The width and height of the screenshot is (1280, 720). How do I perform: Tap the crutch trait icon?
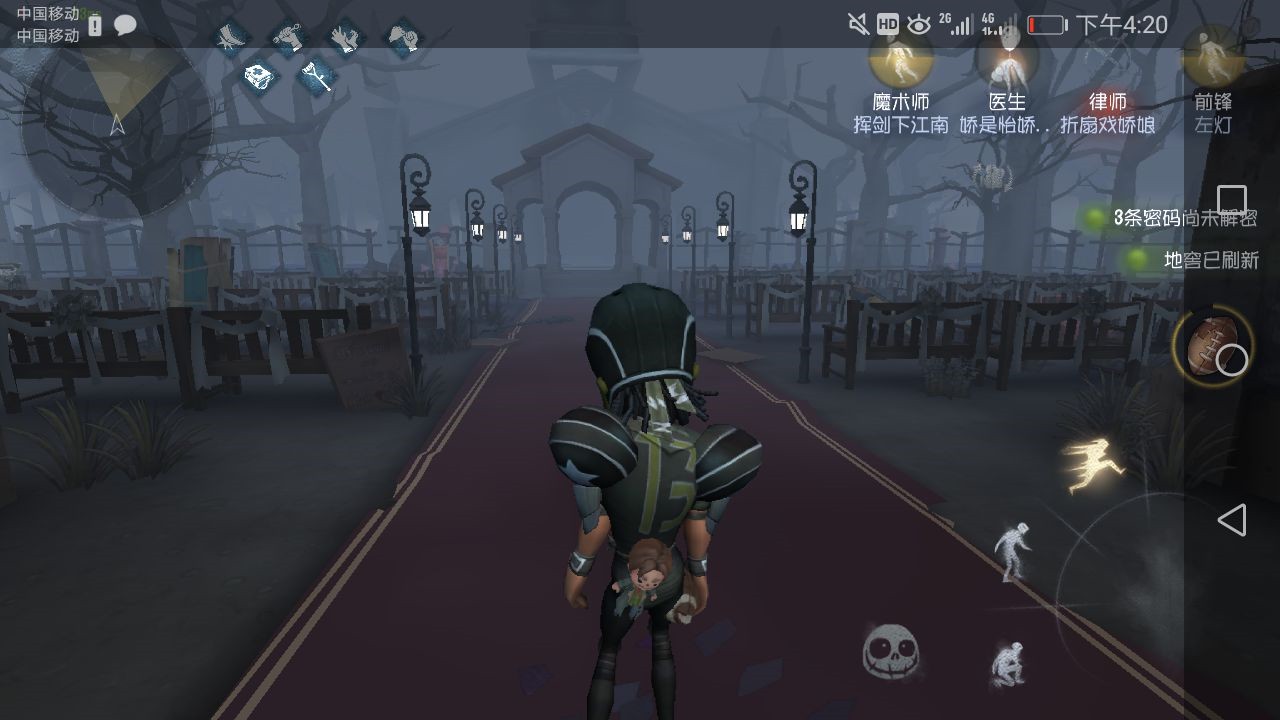click(x=317, y=76)
